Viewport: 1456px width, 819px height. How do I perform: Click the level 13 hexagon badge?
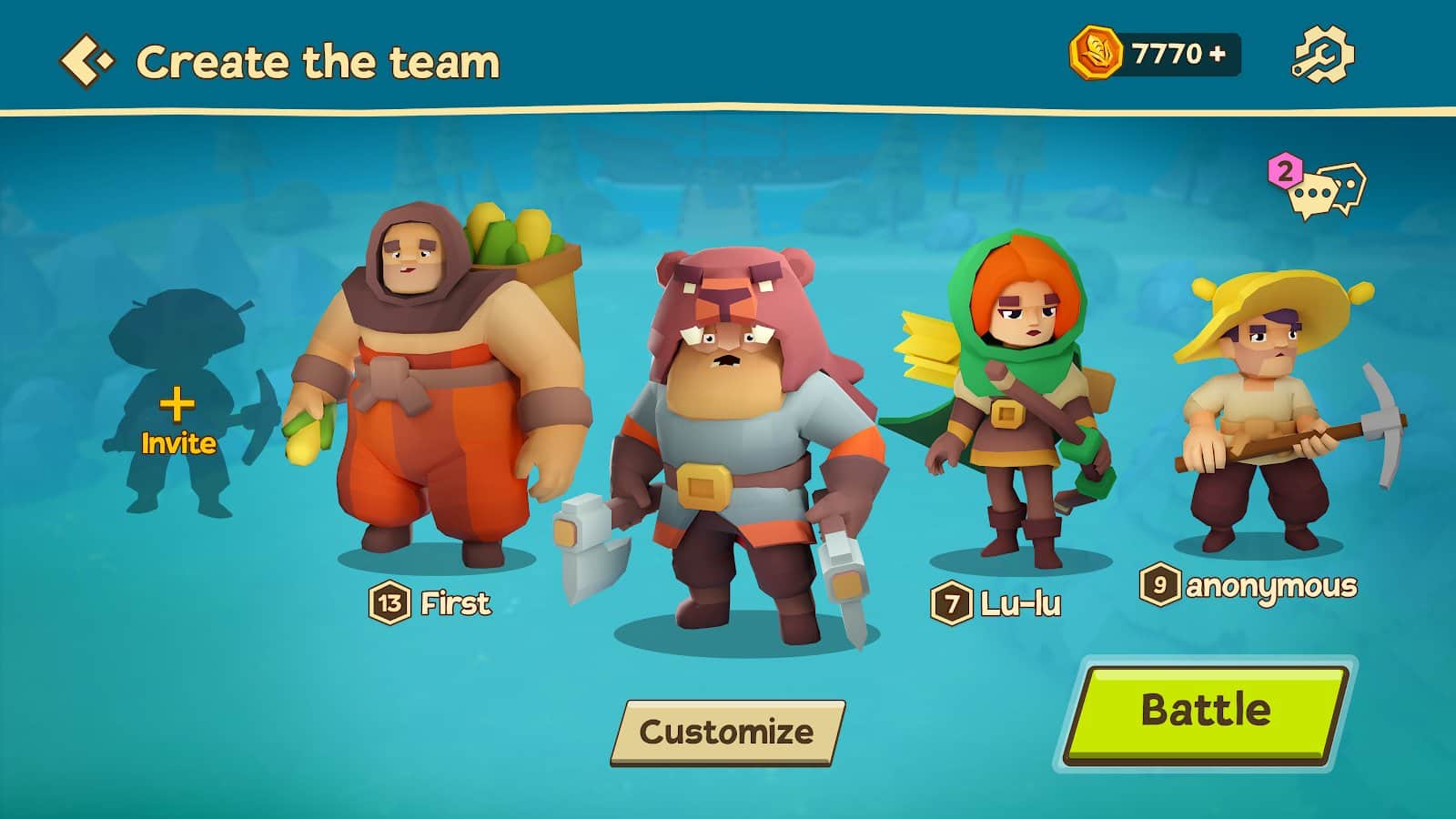pos(389,602)
